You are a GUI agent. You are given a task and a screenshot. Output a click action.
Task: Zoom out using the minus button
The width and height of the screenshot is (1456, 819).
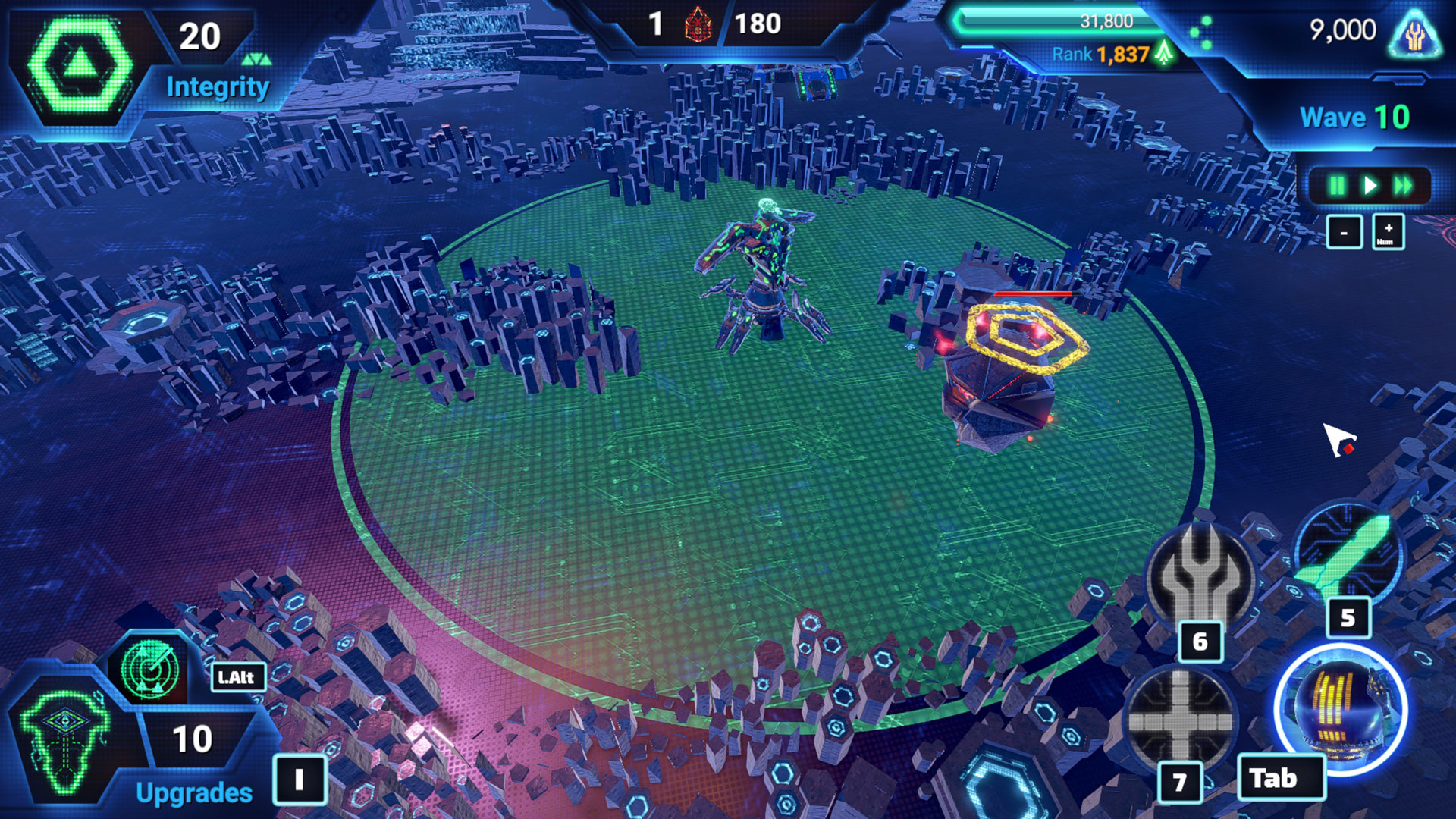[1344, 233]
